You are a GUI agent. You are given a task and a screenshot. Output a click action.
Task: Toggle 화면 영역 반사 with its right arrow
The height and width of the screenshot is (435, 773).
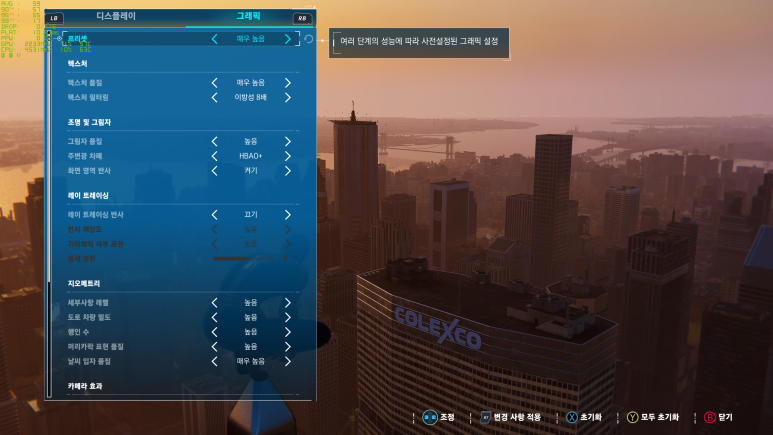pos(288,170)
